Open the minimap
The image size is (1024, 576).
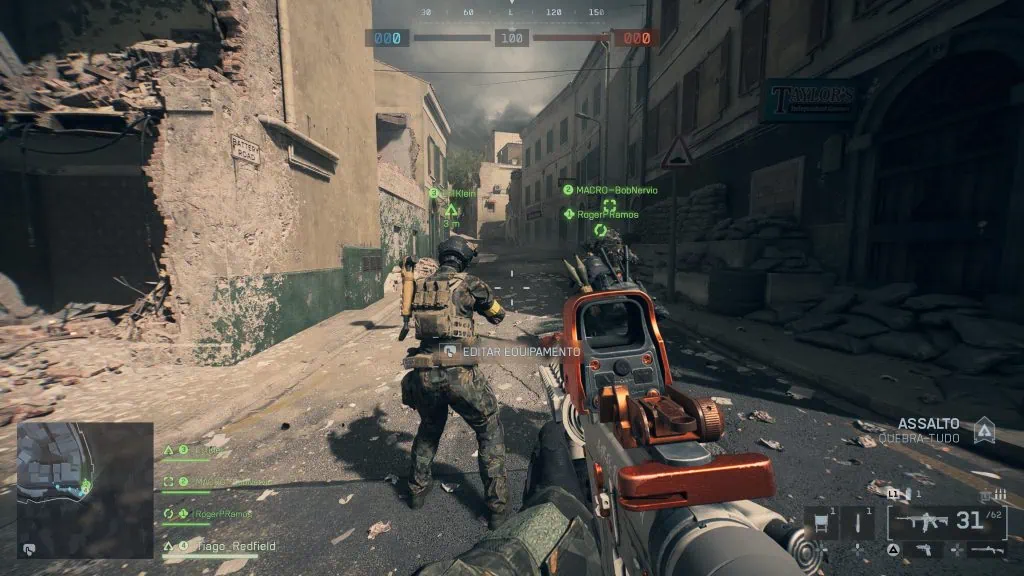tap(85, 490)
